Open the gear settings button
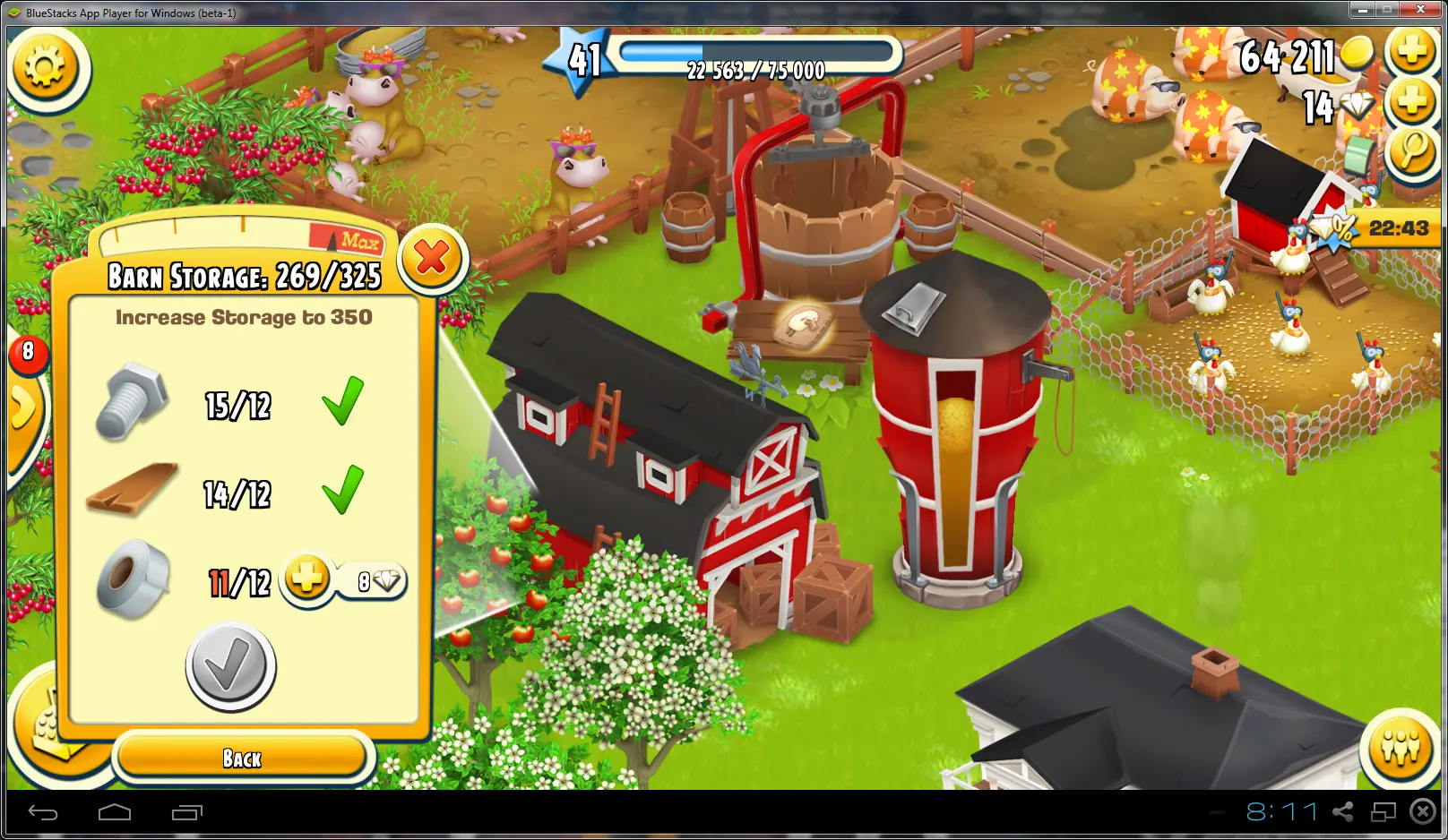This screenshot has height=840, width=1448. tap(46, 68)
